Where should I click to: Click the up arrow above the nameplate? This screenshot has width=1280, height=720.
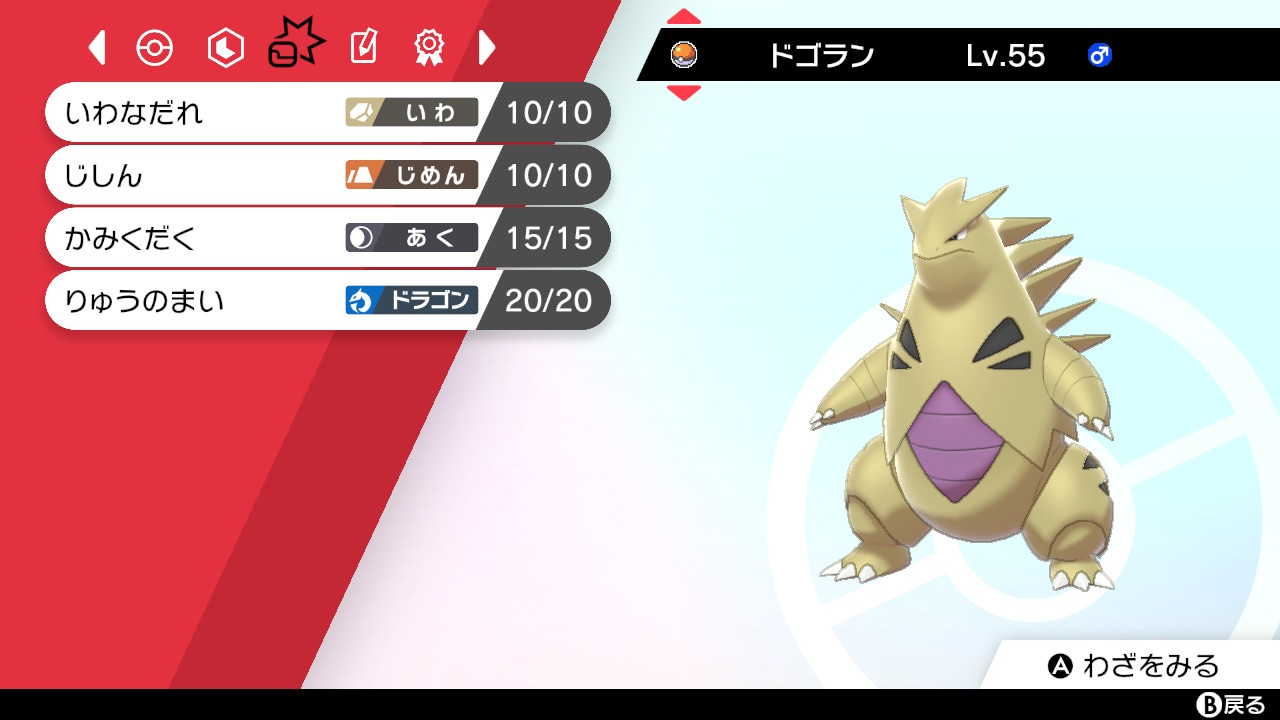(684, 14)
